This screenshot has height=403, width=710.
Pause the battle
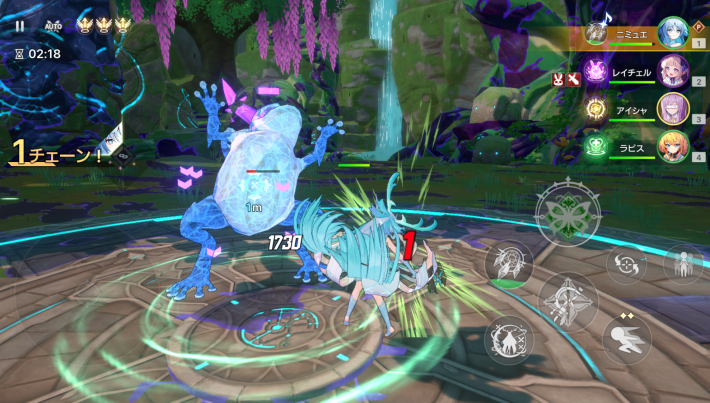coord(20,26)
